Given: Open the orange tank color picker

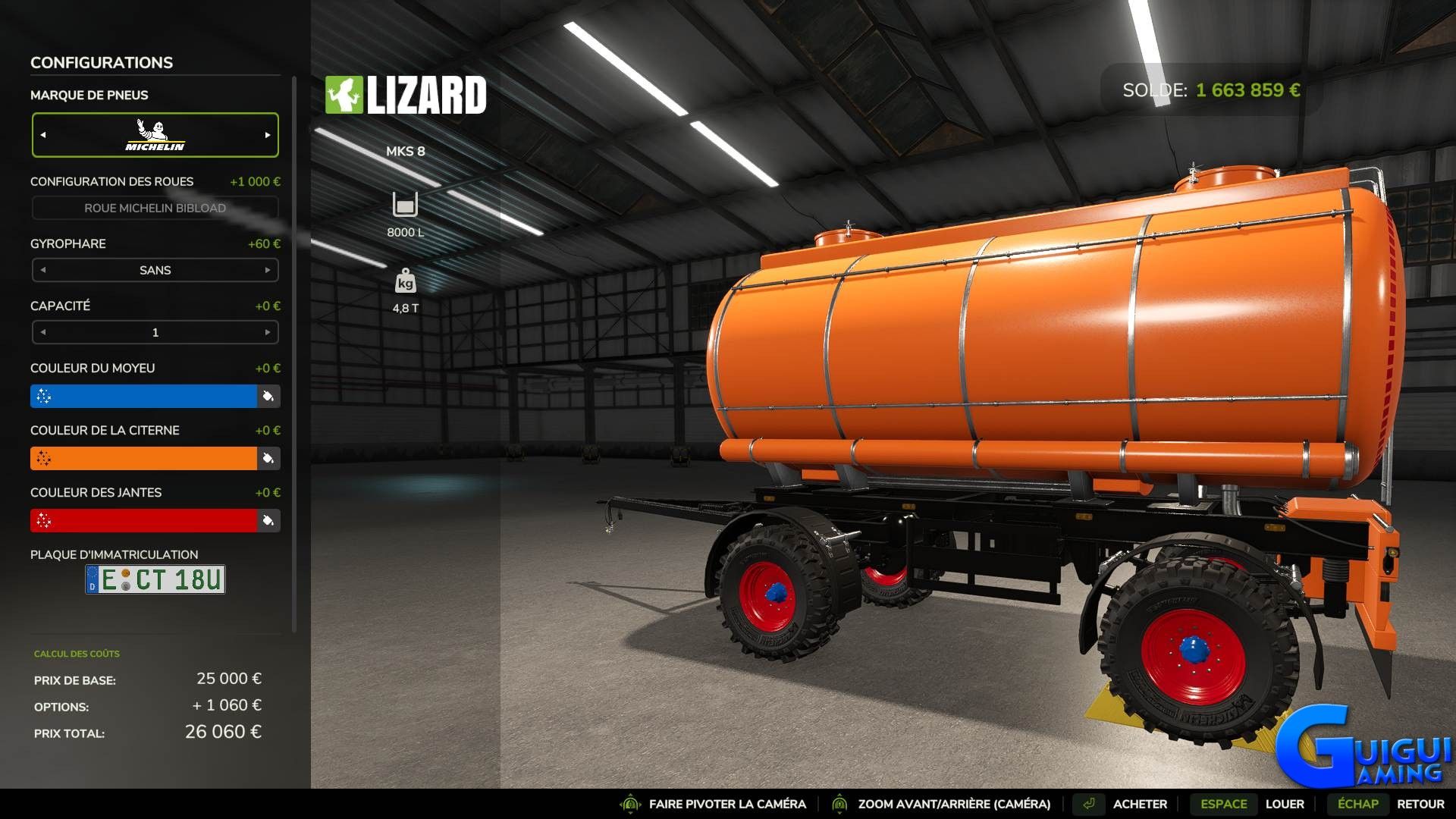Looking at the screenshot, I should click(143, 458).
